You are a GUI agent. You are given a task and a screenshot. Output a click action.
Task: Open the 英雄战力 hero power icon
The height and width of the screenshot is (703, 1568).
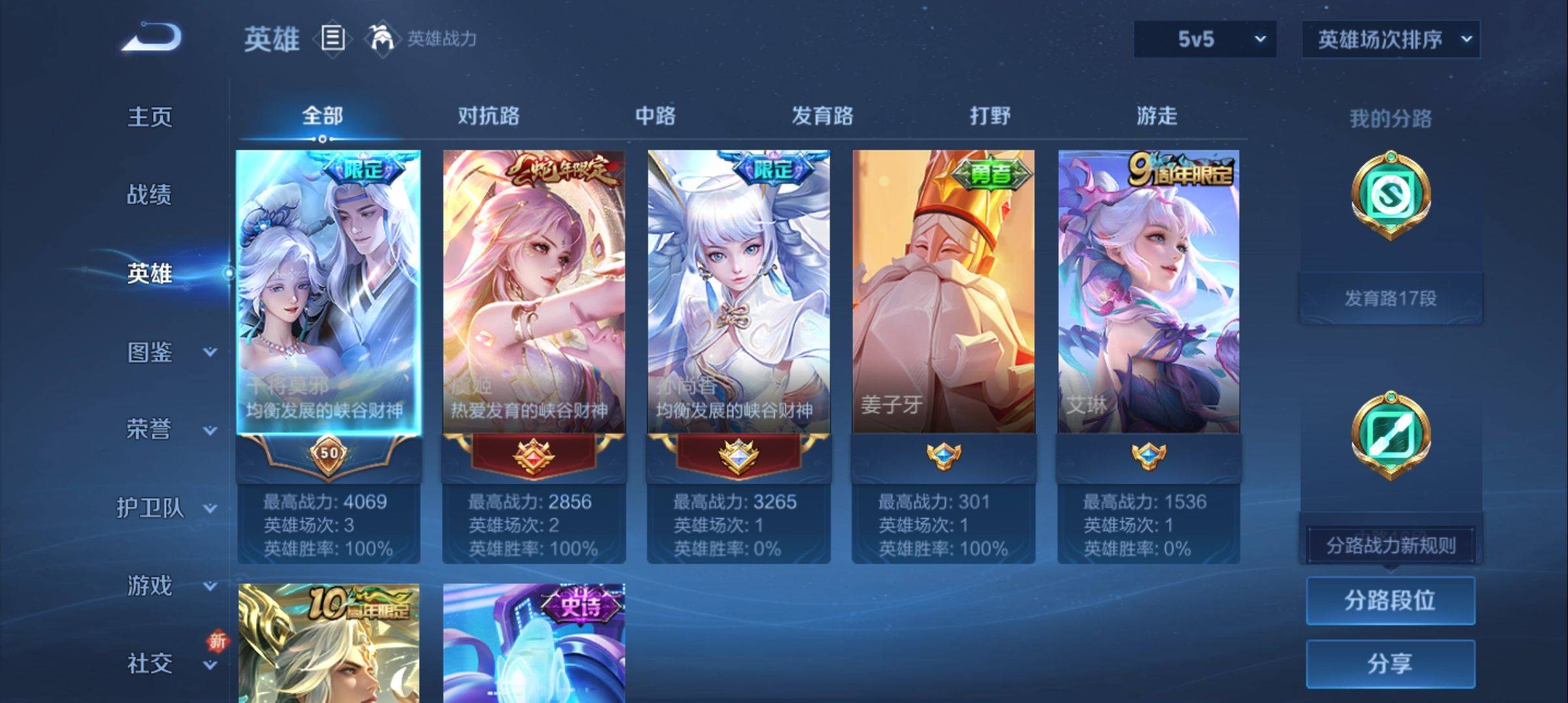coord(382,38)
